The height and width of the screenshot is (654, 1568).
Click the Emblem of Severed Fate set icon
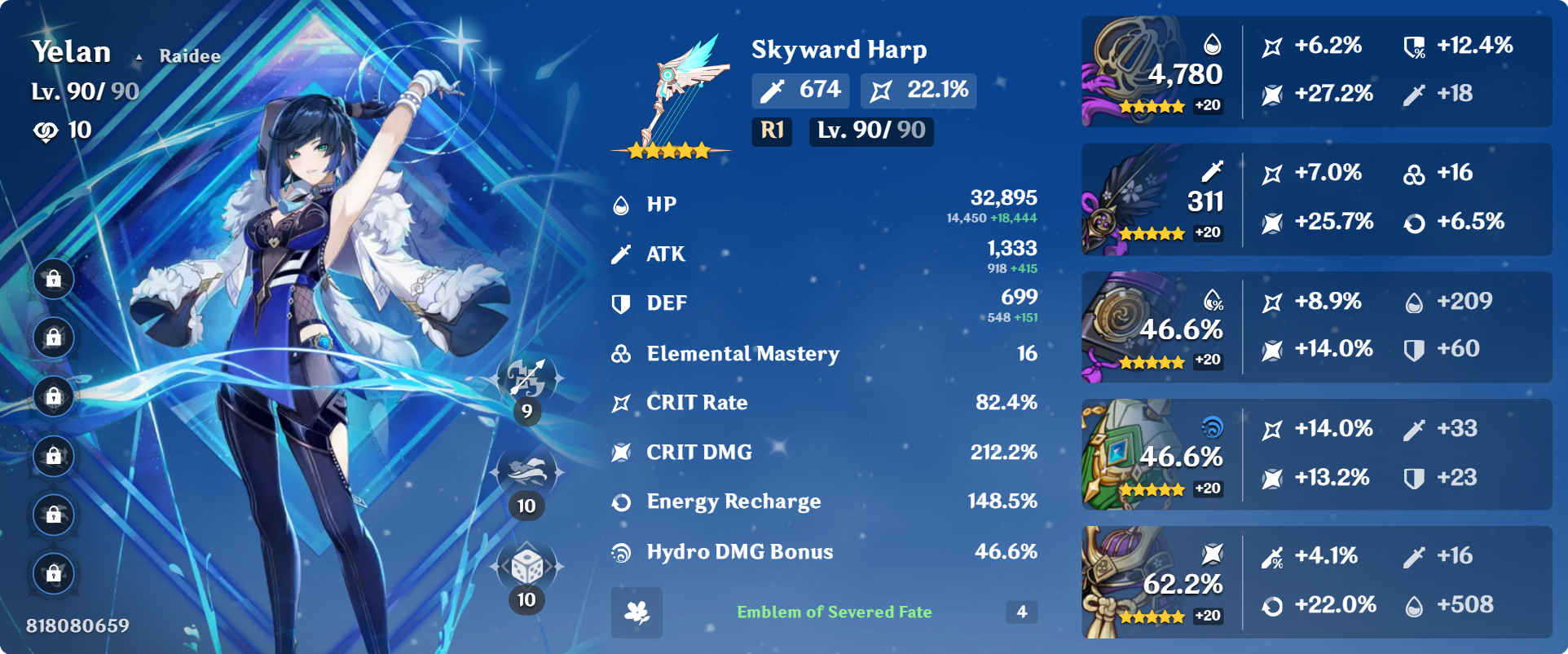point(637,612)
